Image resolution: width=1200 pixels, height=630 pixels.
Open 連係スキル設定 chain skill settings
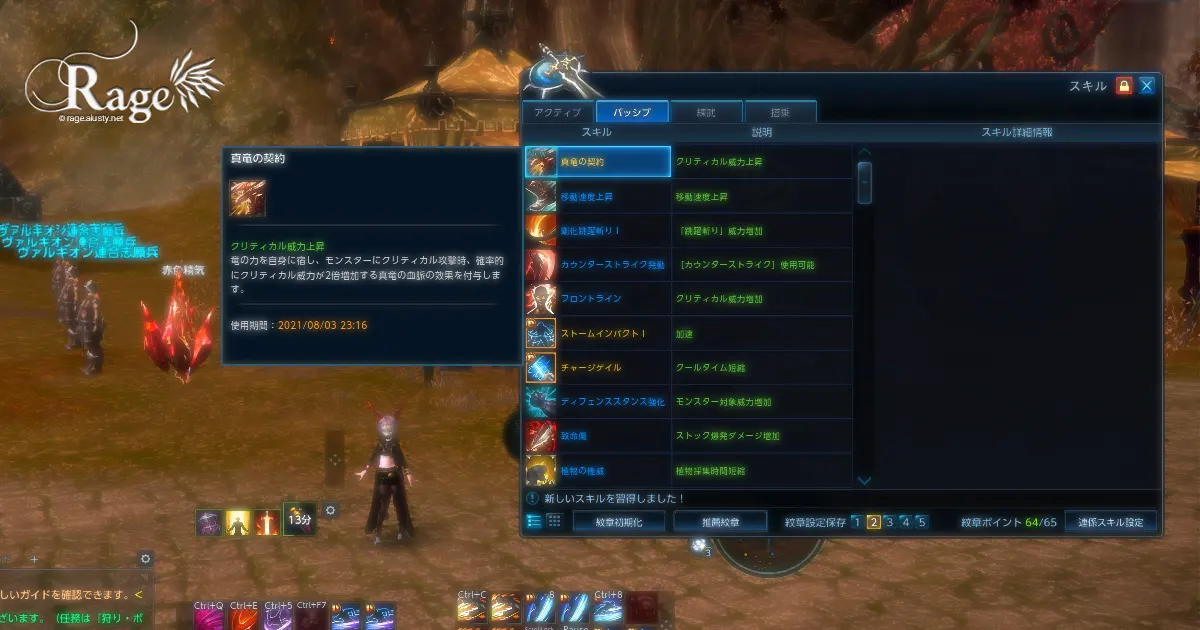click(1110, 522)
